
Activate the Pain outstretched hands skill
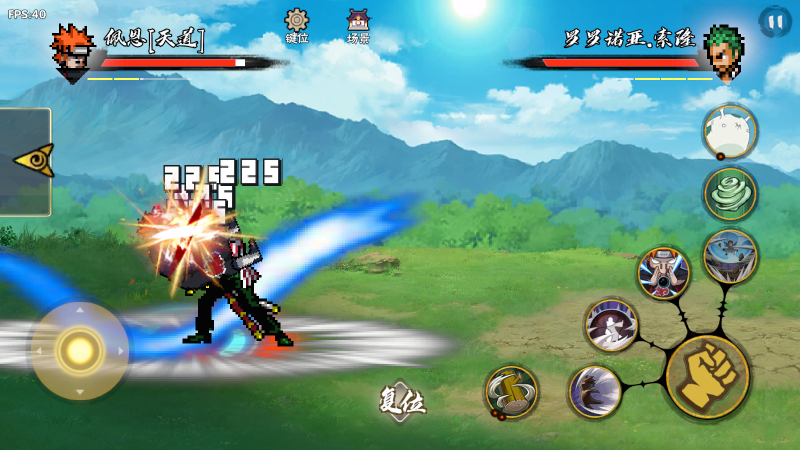(663, 273)
